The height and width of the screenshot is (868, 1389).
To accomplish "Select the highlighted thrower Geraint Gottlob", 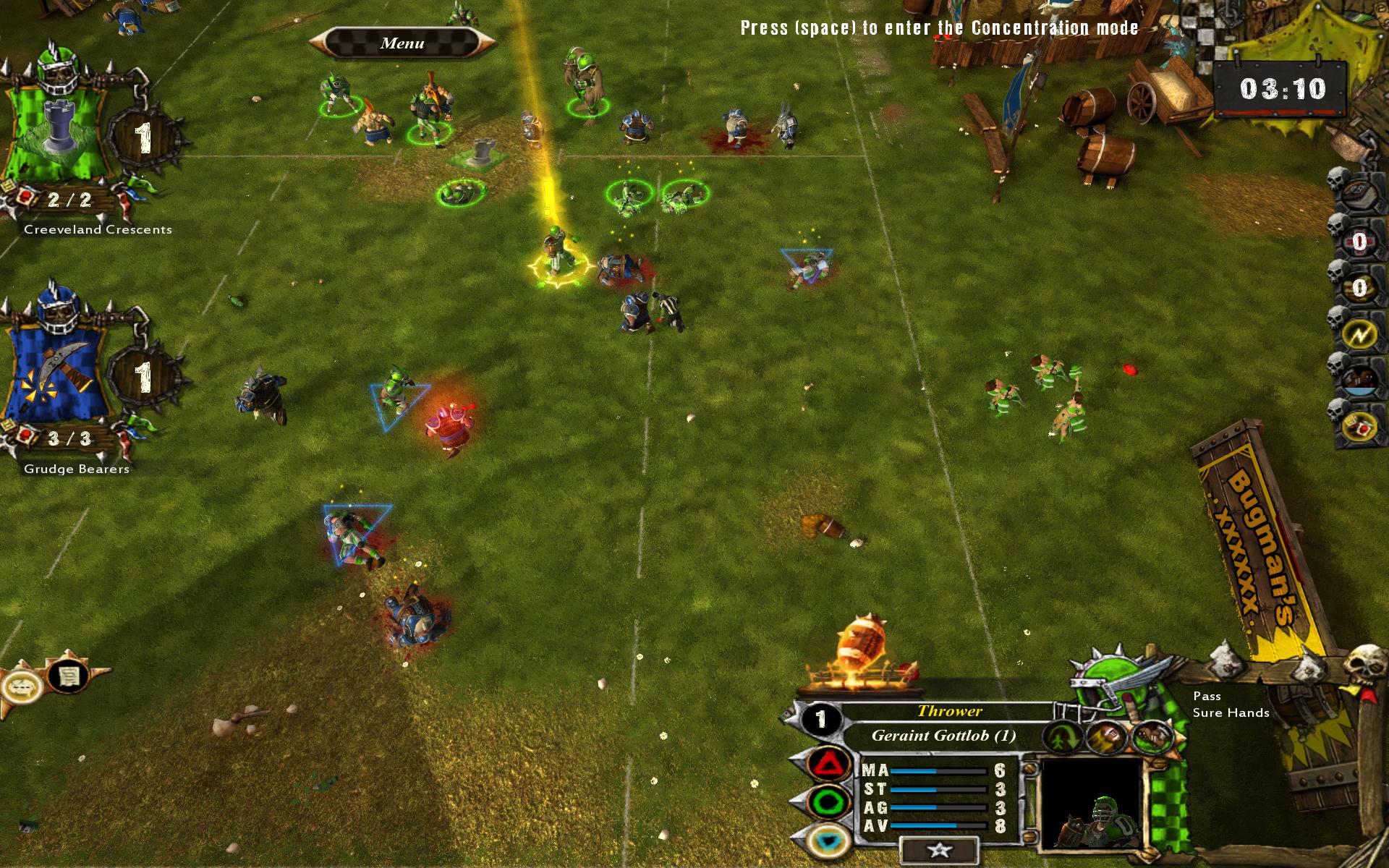I will pyautogui.click(x=556, y=253).
